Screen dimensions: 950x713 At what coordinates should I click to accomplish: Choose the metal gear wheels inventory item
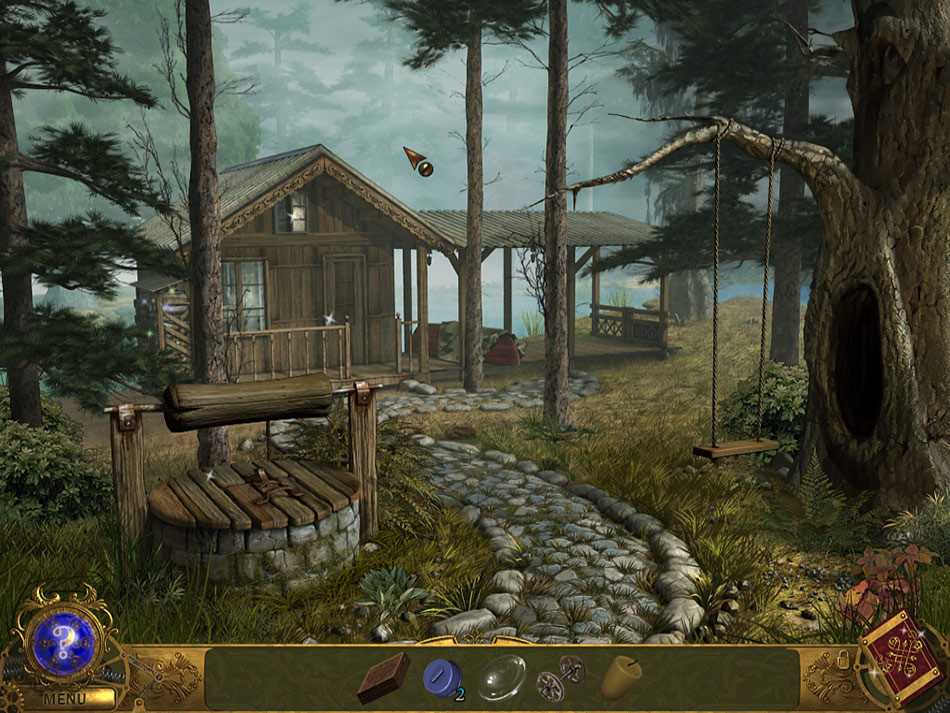pyautogui.click(x=561, y=677)
